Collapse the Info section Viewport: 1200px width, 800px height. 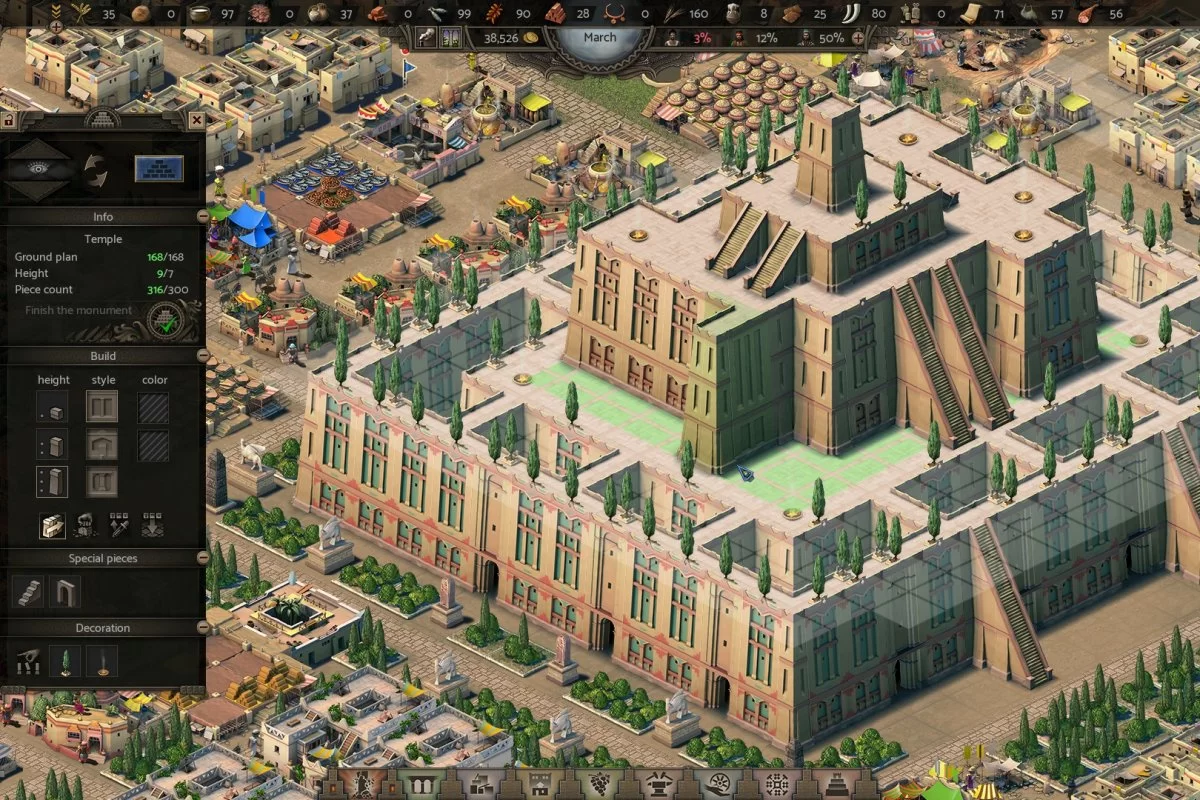(x=202, y=216)
